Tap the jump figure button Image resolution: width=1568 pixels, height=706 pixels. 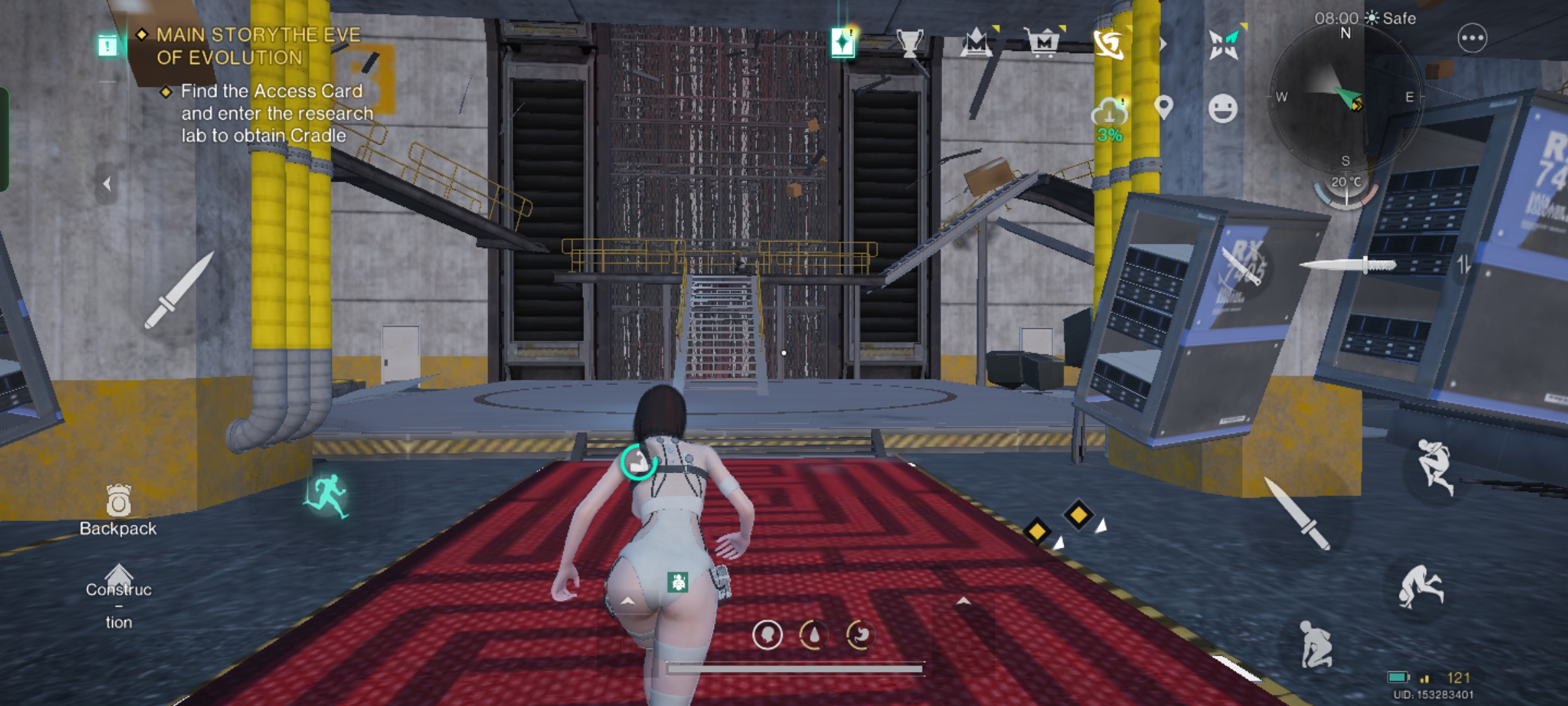tap(1435, 465)
